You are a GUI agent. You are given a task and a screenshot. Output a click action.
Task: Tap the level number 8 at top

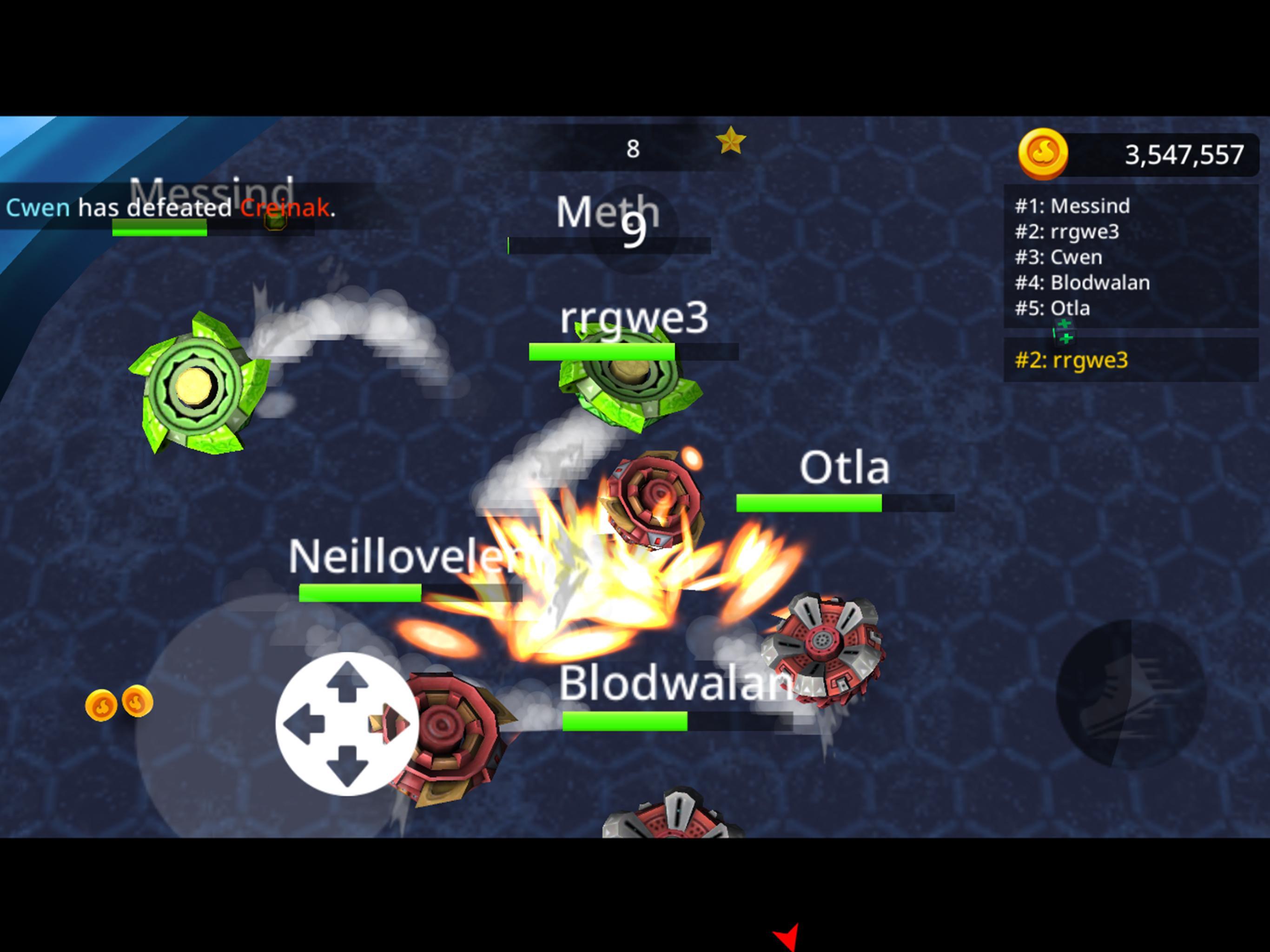click(632, 148)
